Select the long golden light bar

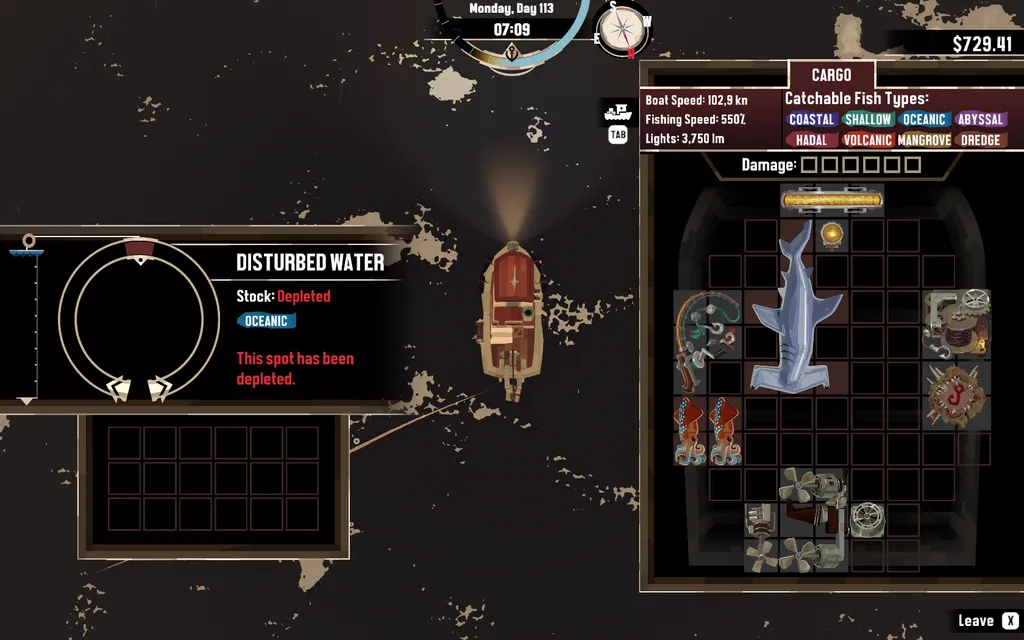tap(832, 201)
